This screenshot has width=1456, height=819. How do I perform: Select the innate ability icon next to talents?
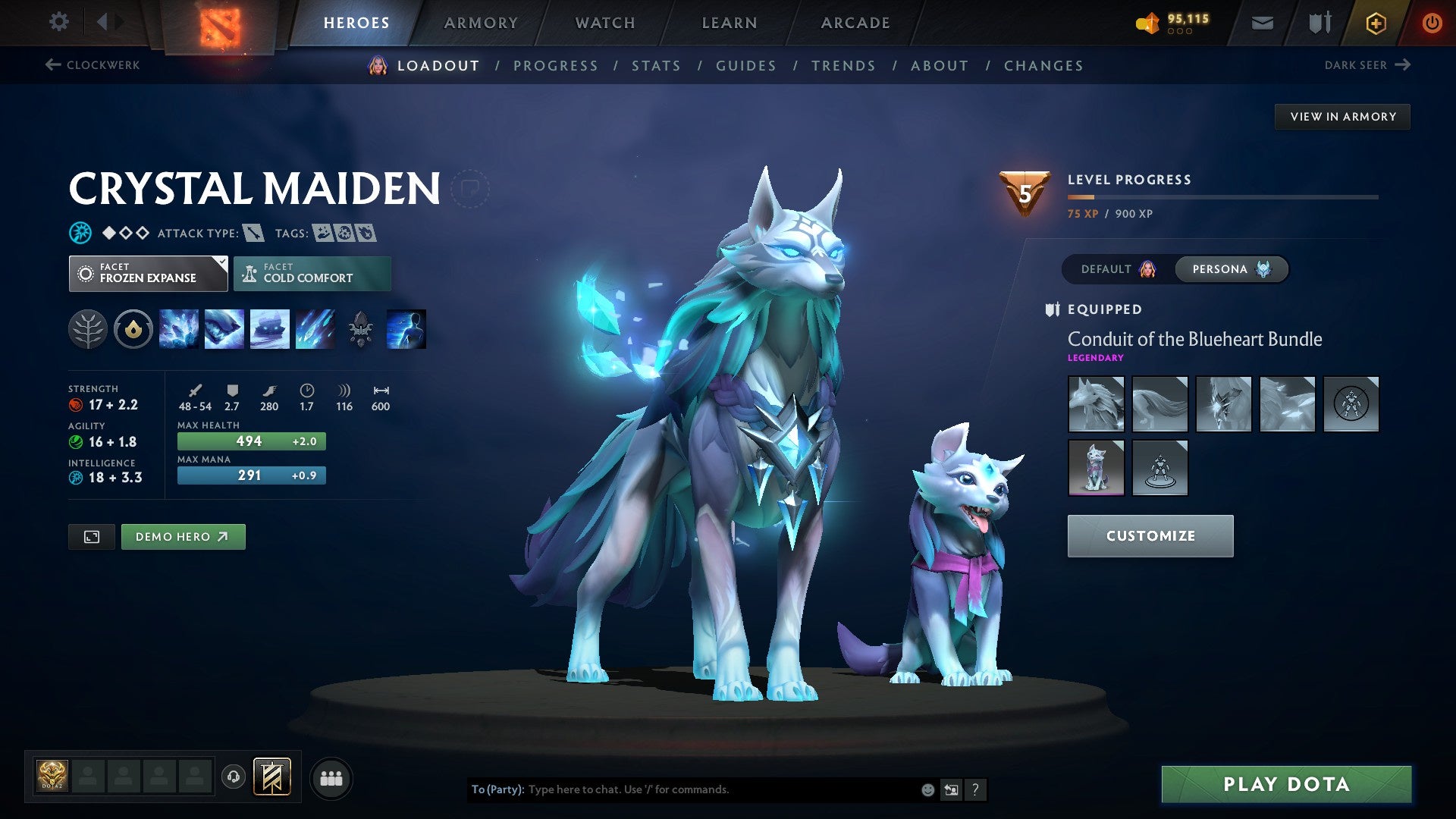(133, 328)
